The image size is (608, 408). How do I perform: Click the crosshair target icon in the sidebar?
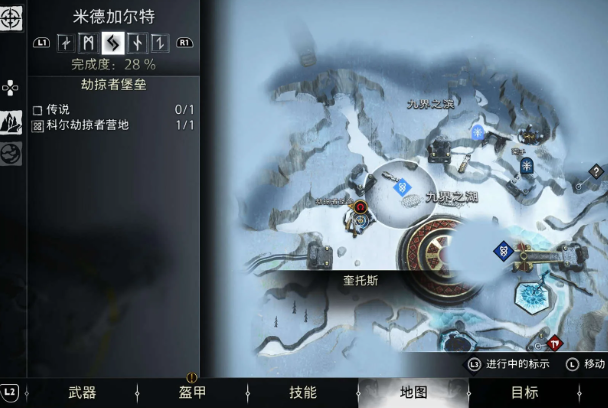point(12,17)
